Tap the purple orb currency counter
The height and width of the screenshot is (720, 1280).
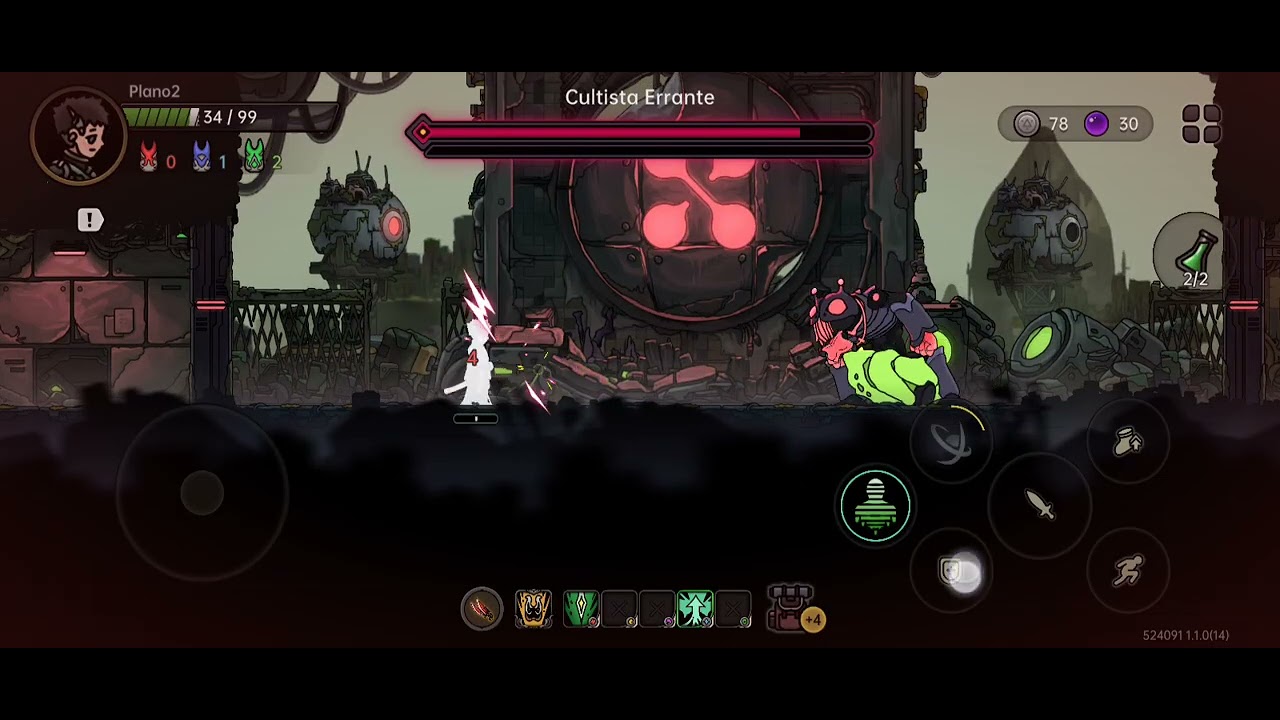click(x=1112, y=124)
